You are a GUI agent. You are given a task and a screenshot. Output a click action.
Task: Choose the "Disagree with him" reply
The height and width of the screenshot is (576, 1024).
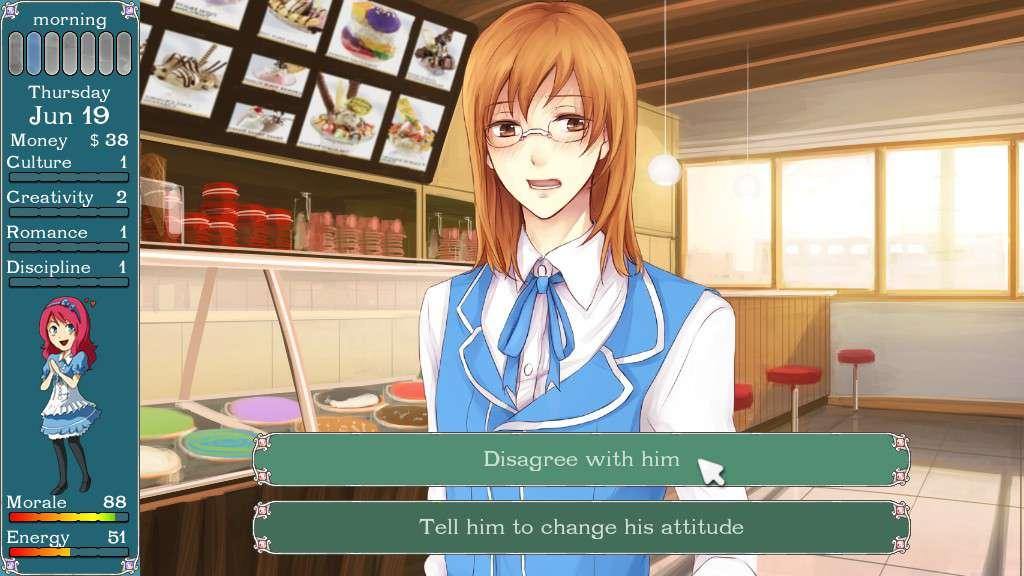[x=581, y=460]
